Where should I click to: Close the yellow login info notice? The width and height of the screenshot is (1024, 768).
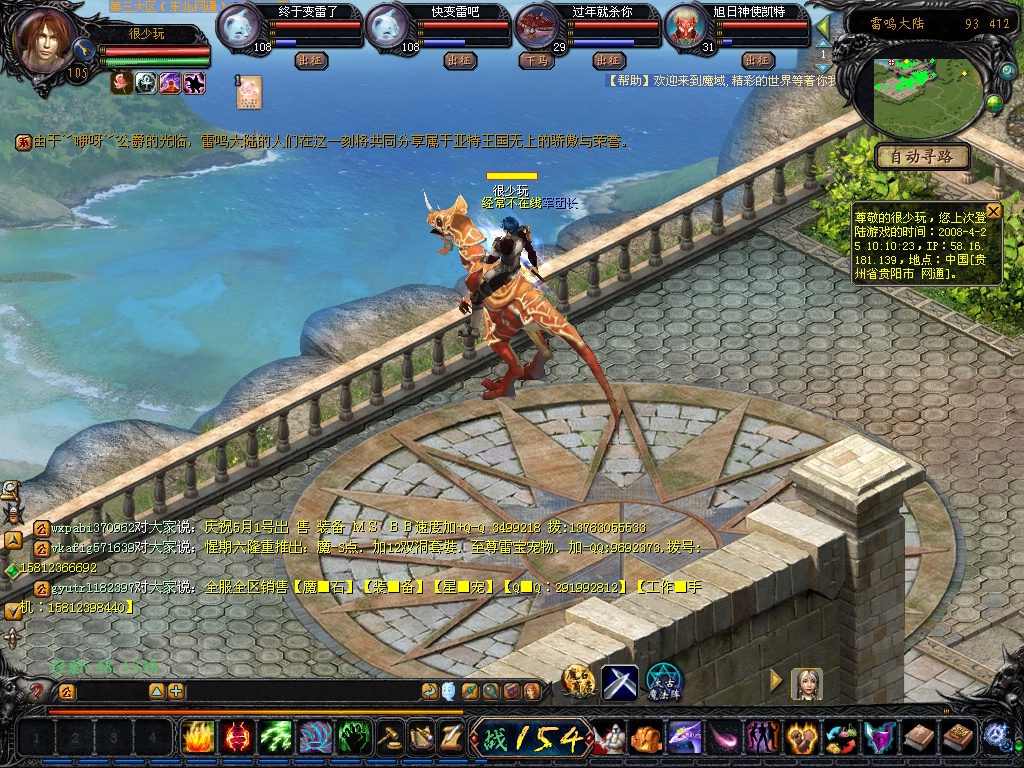[x=993, y=211]
